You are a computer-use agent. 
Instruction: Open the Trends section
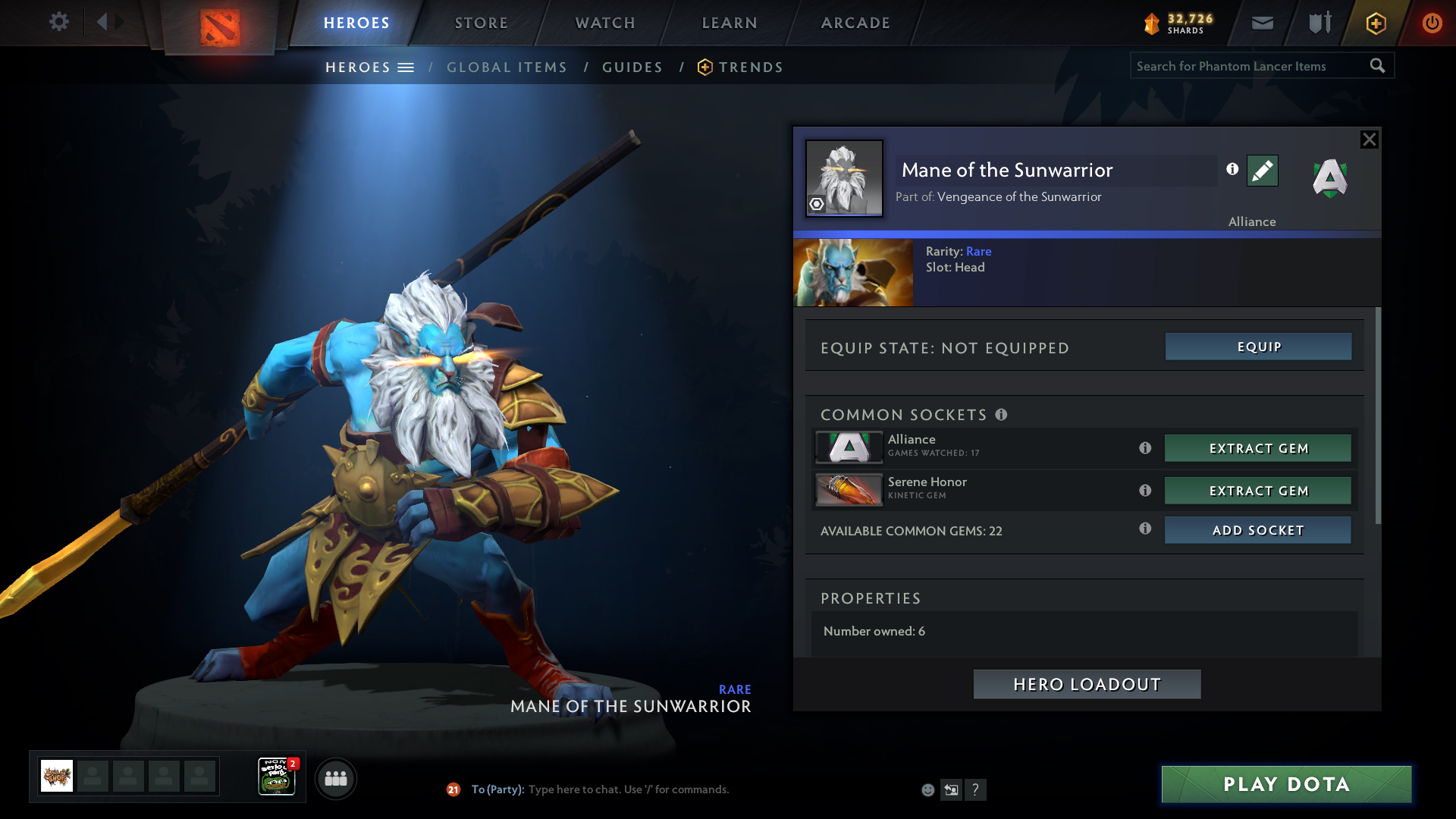(x=750, y=67)
